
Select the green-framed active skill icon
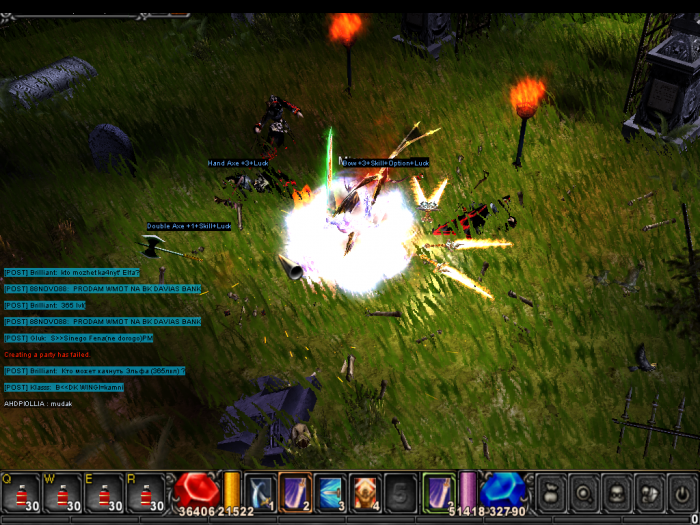[438, 492]
